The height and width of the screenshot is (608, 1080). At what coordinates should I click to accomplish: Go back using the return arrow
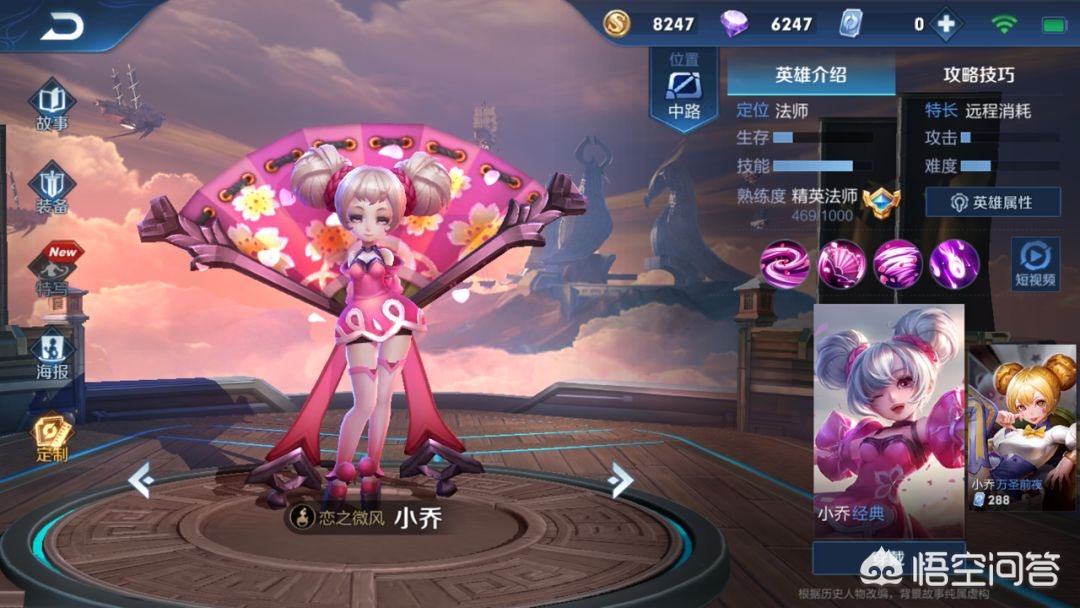pyautogui.click(x=61, y=26)
